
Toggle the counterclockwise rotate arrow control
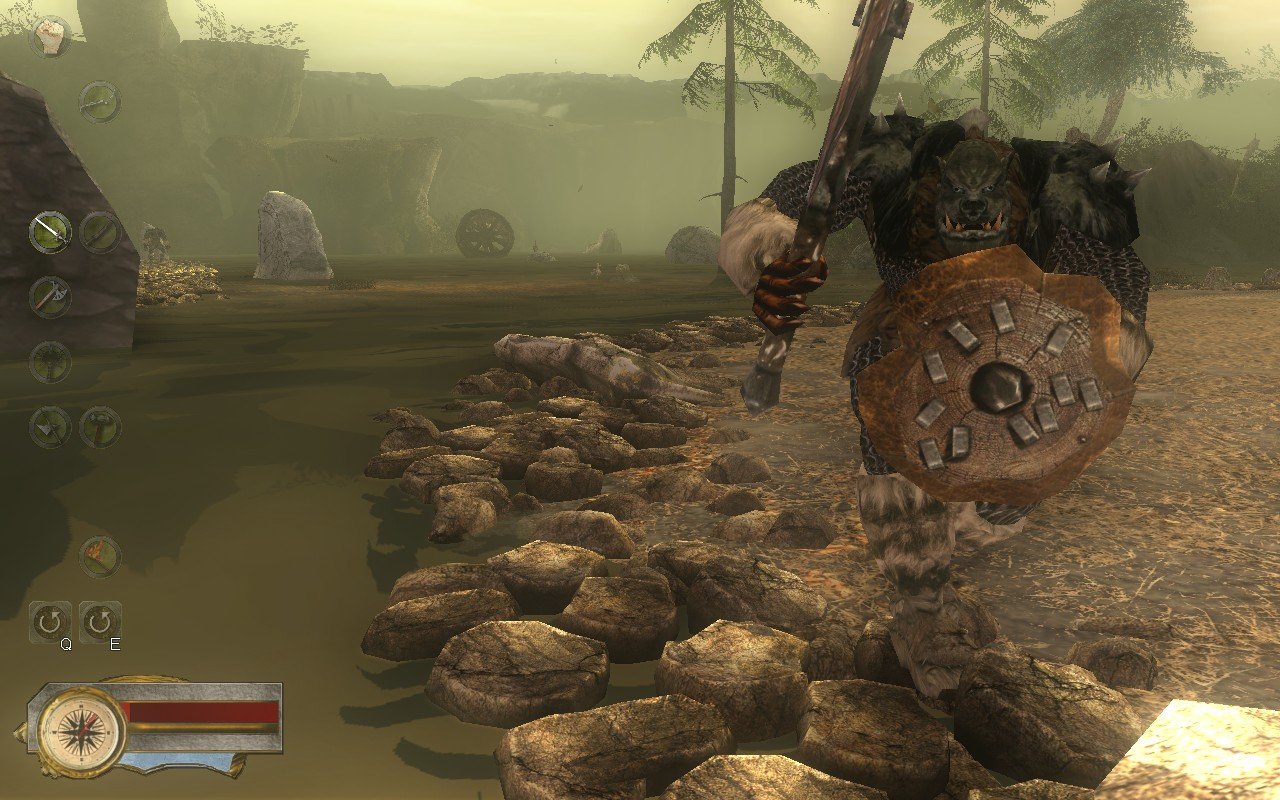coord(48,620)
